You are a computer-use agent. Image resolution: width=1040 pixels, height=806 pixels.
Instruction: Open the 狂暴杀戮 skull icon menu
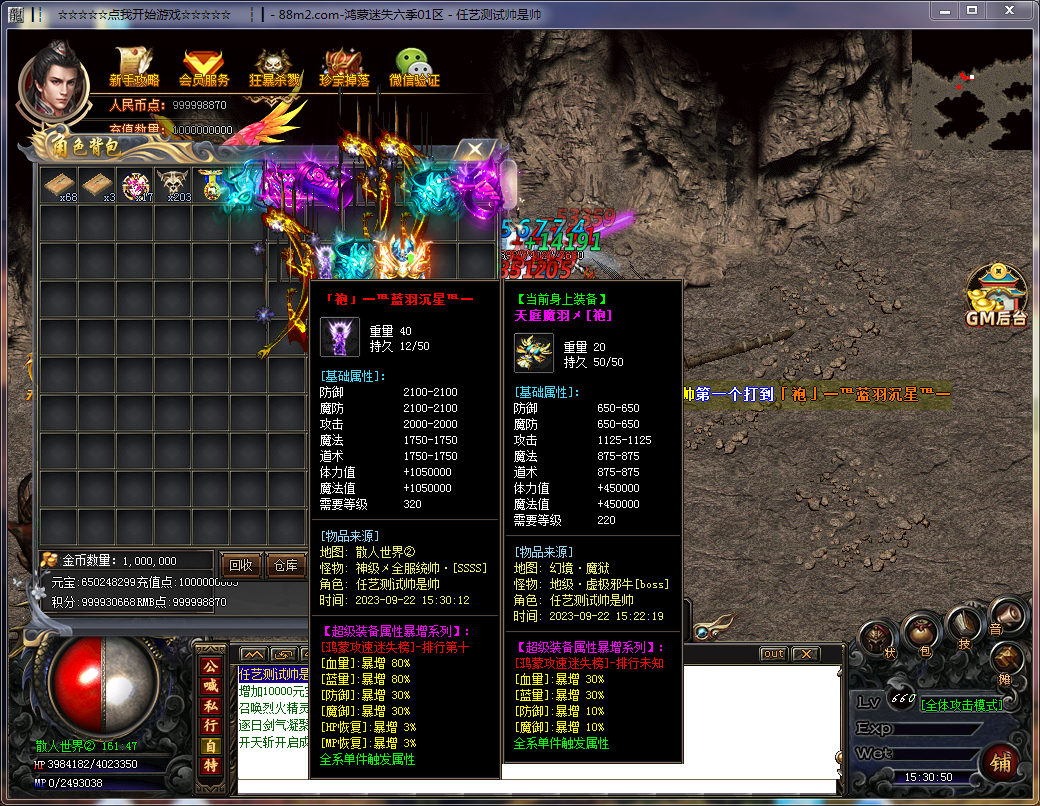click(x=273, y=67)
